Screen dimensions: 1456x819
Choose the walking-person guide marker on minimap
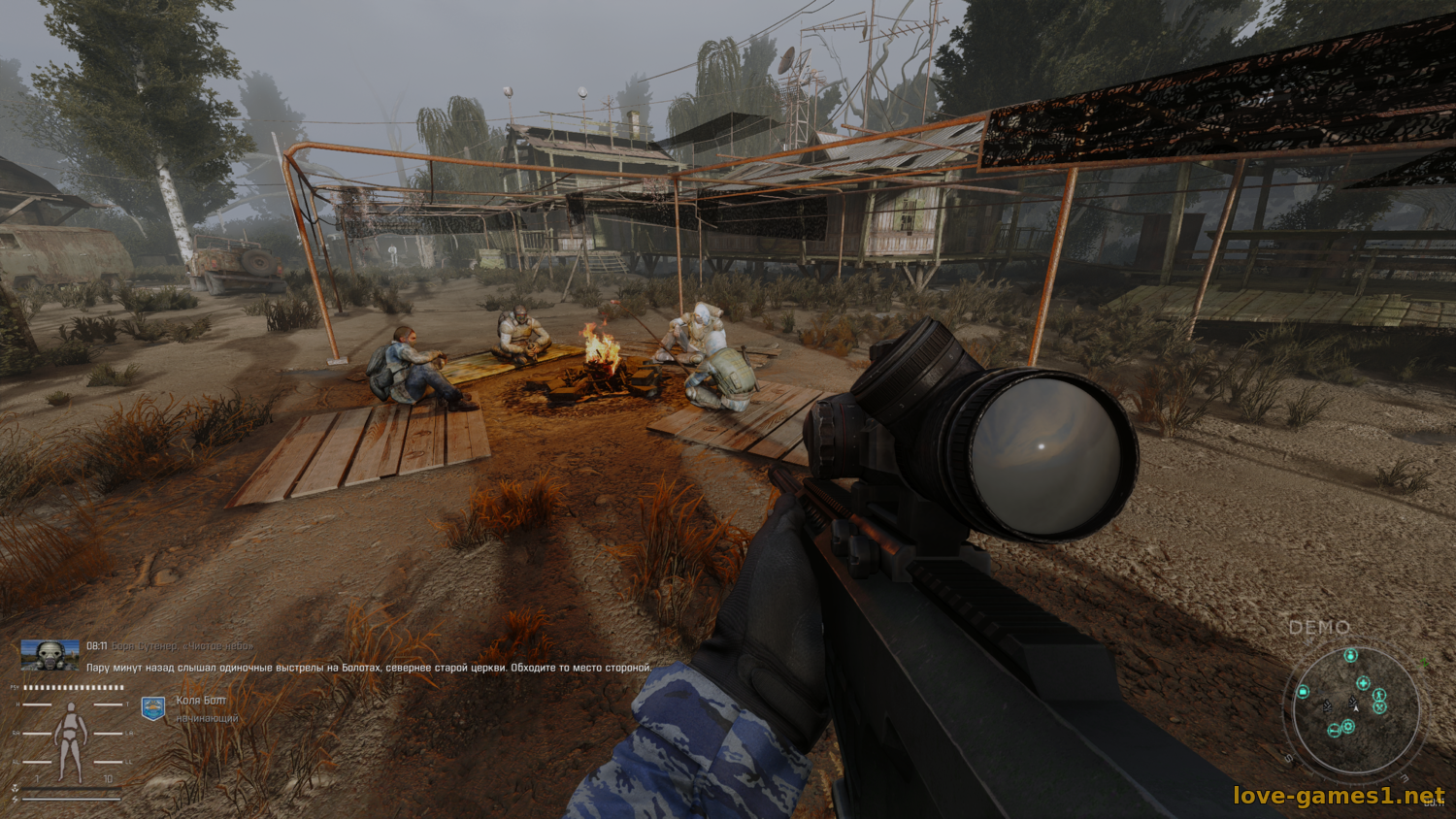pyautogui.click(x=1379, y=695)
